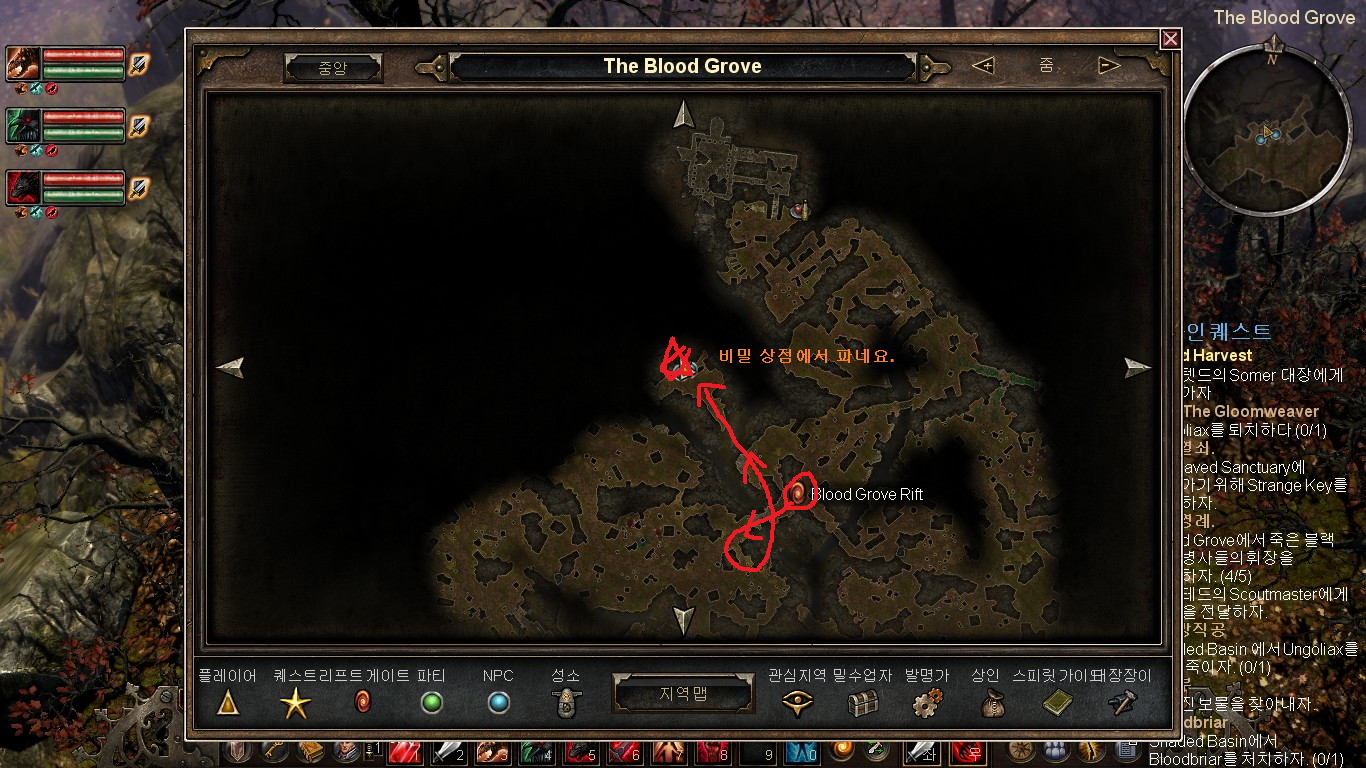This screenshot has width=1366, height=768.
Task: Open the 중앙 menu button
Action: point(333,66)
